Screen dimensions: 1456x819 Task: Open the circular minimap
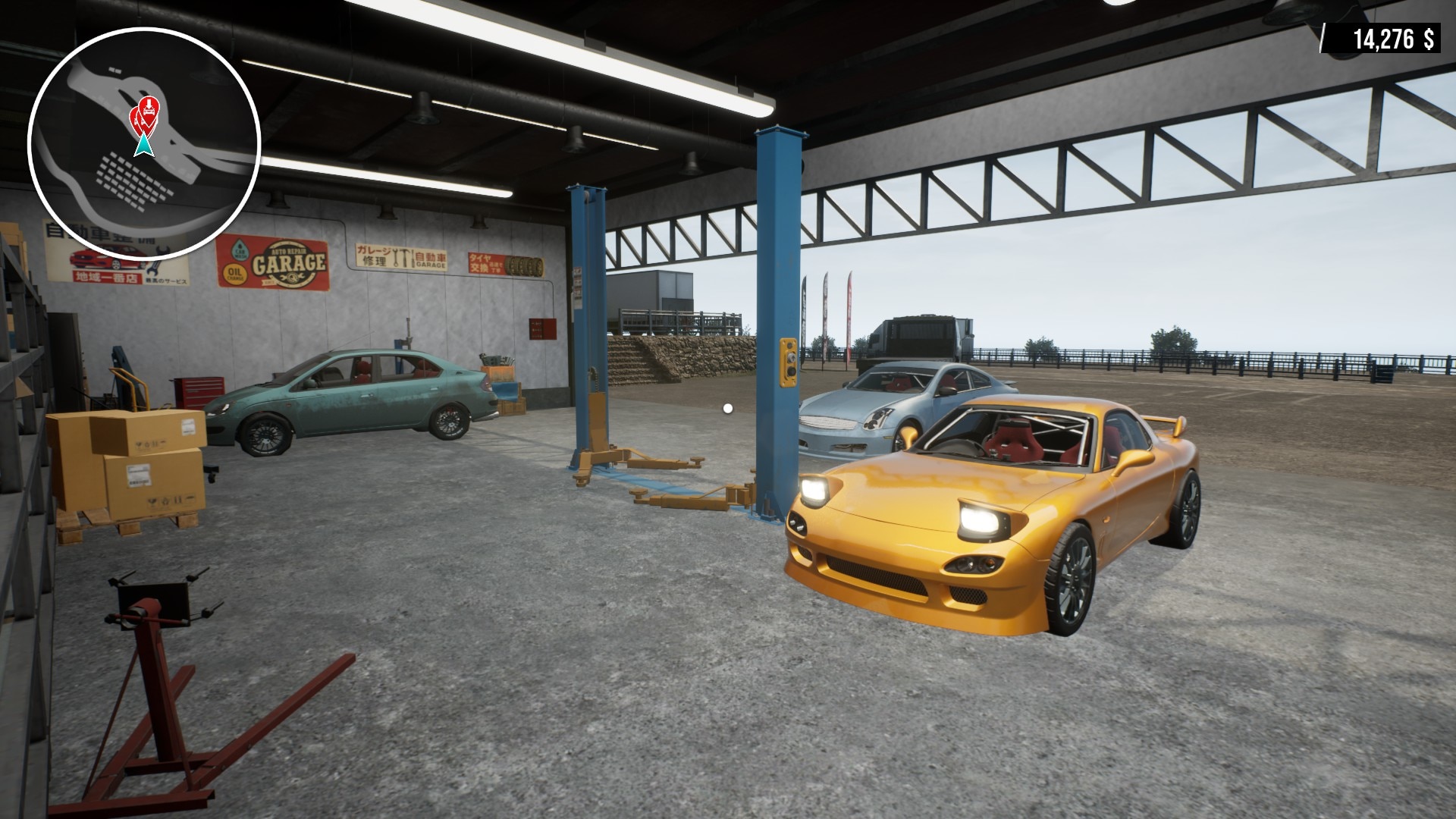144,142
